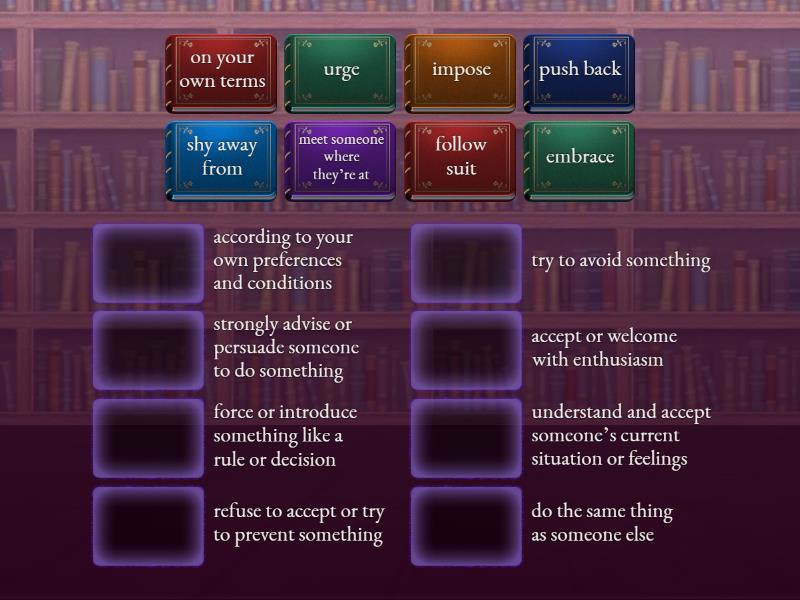Choose the slot for 'understand and accept someone's situation'
Viewport: 800px width, 600px height.
click(x=466, y=438)
